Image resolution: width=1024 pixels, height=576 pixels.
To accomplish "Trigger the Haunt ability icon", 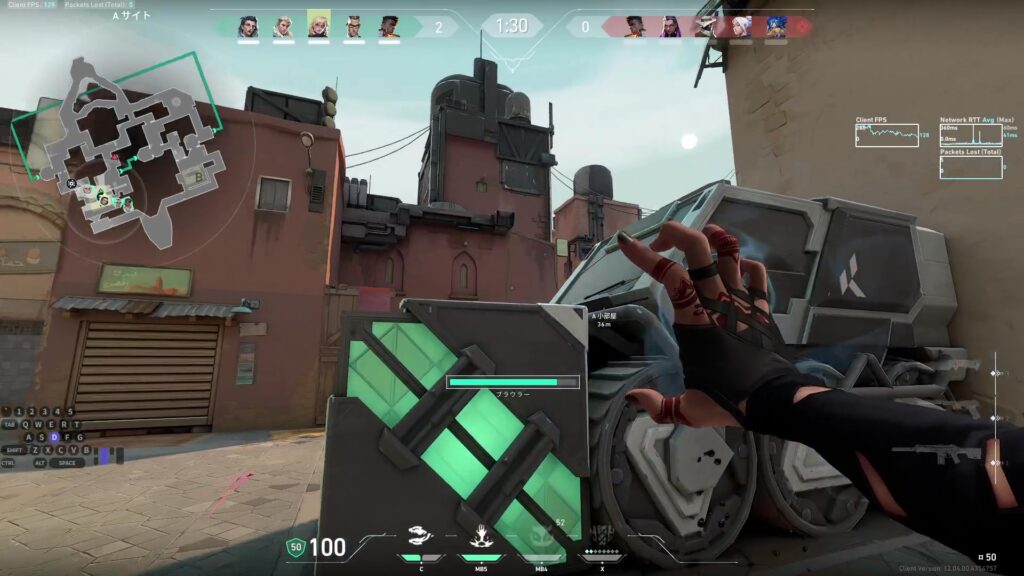I will [540, 537].
